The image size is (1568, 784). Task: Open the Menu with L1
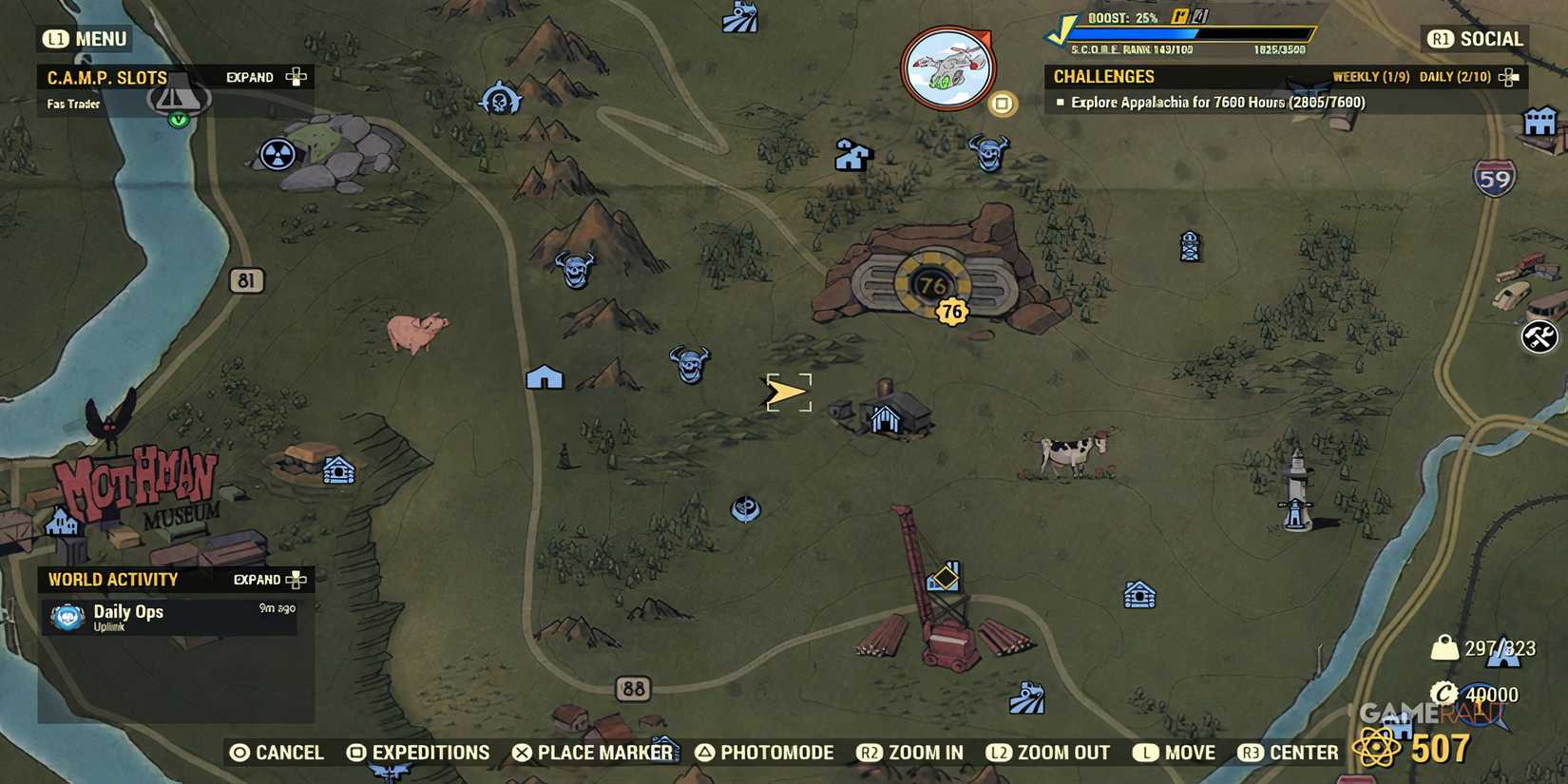pyautogui.click(x=85, y=39)
